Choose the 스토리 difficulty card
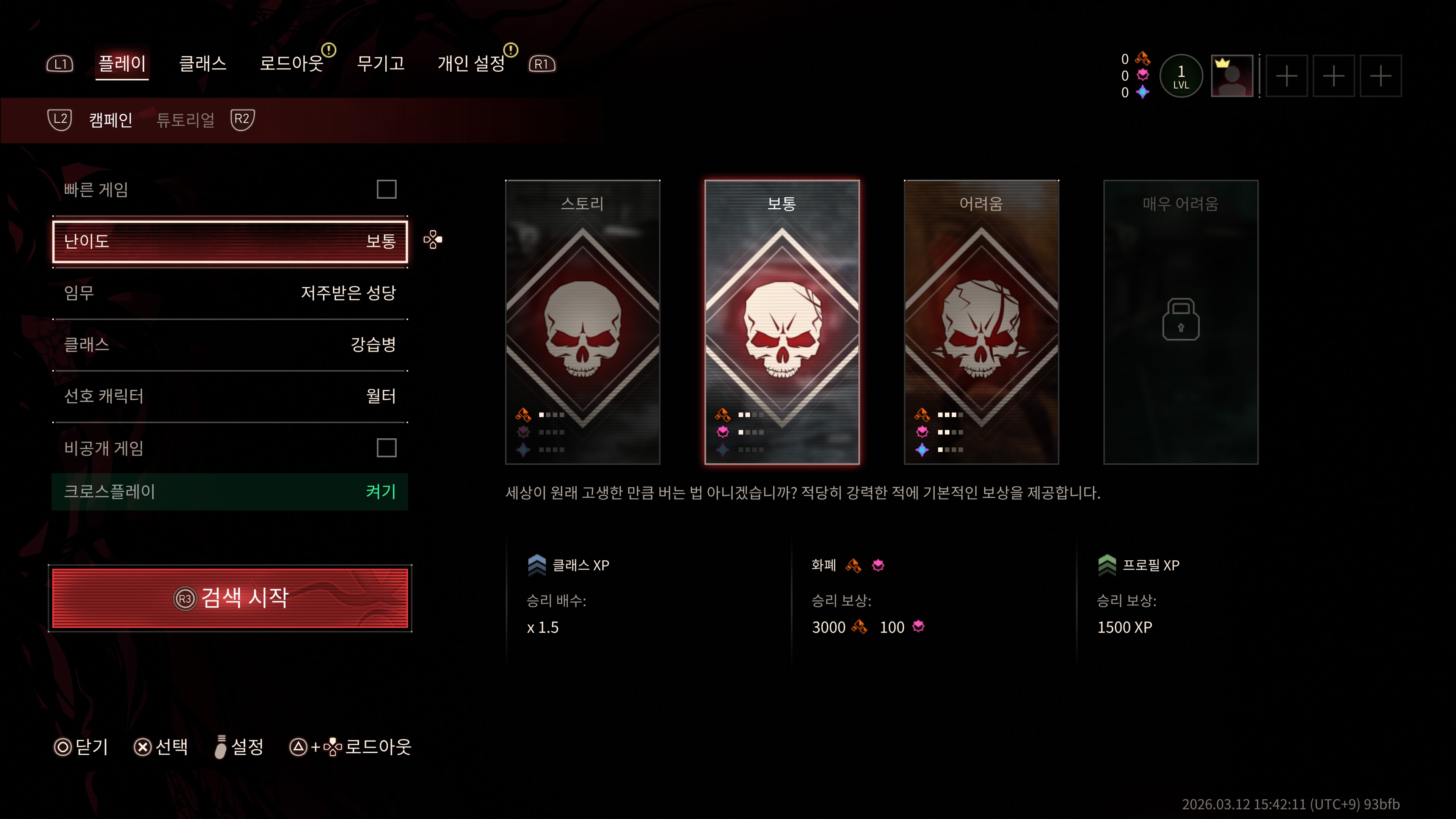The image size is (1456, 819). [582, 322]
